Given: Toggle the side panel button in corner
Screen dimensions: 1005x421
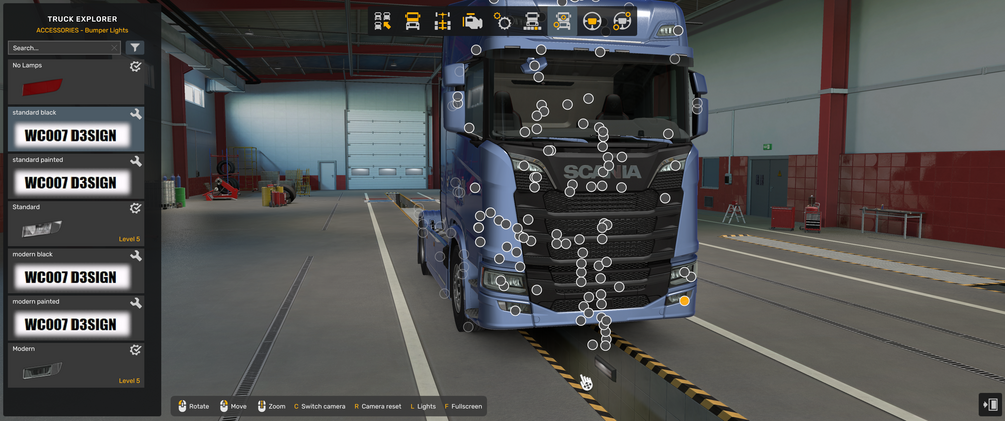Looking at the screenshot, I should click(x=990, y=404).
